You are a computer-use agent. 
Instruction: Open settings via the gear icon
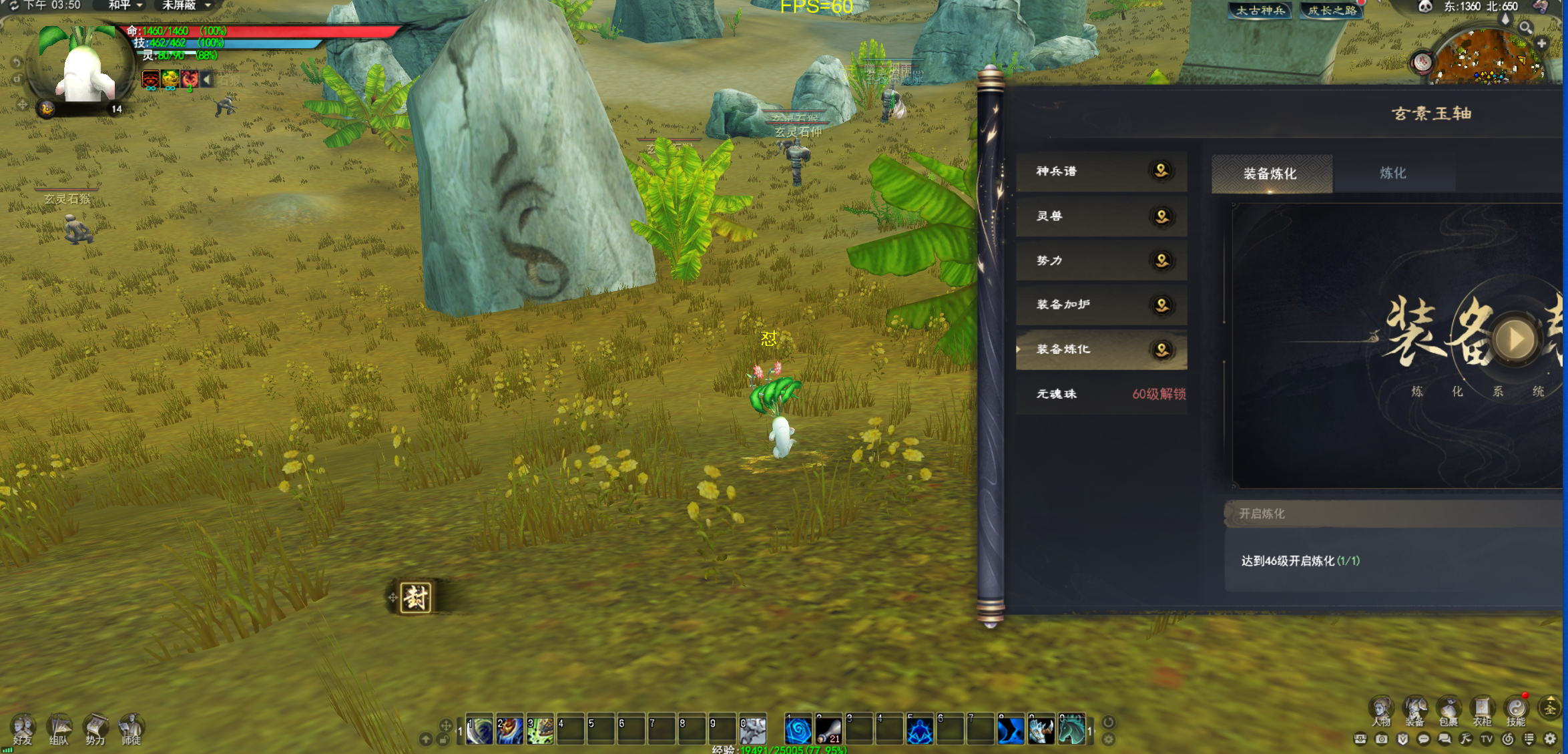pyautogui.click(x=1551, y=739)
